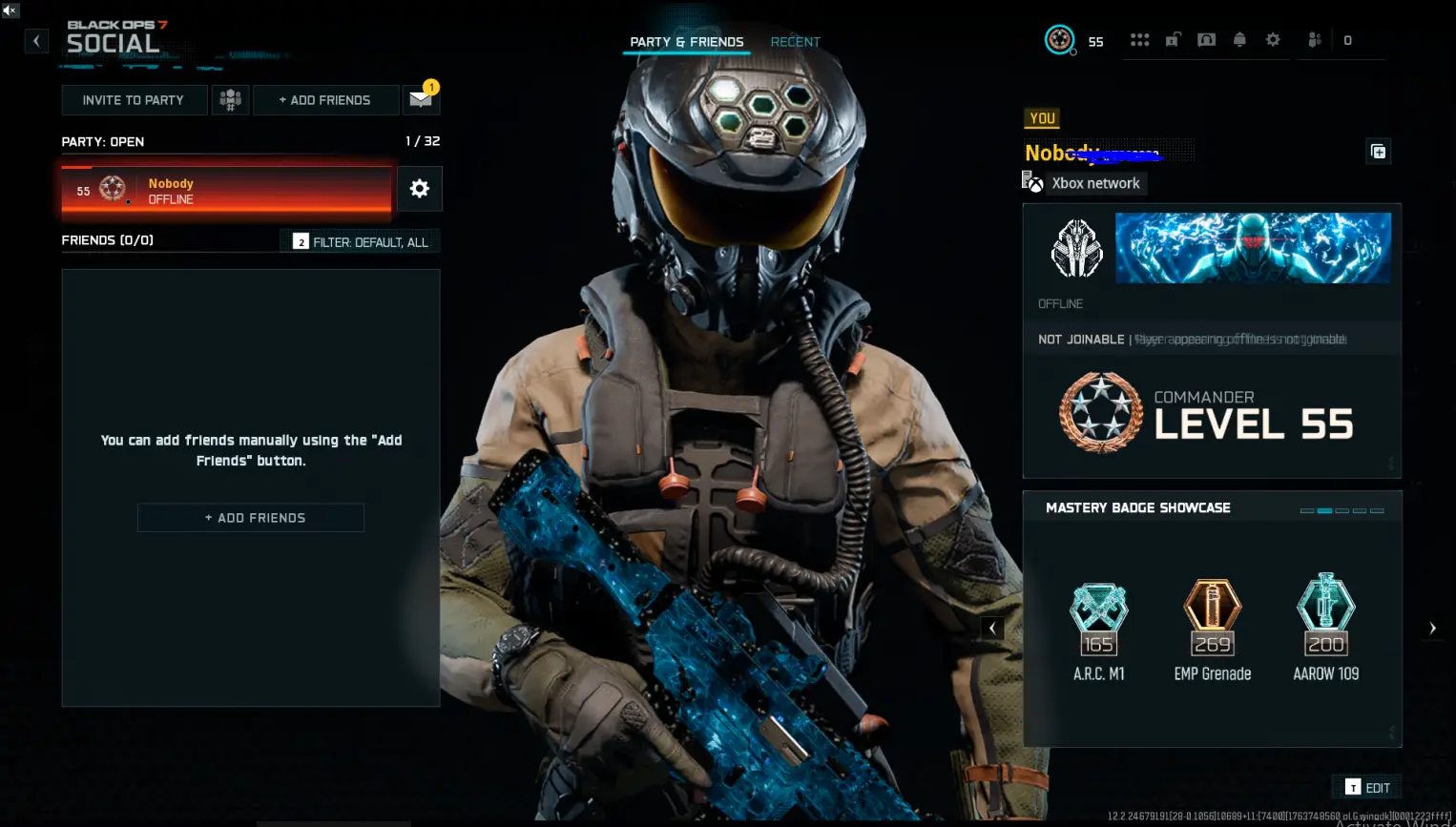This screenshot has width=1456, height=827.
Task: Click Nobody's party member row
Action: [x=226, y=189]
